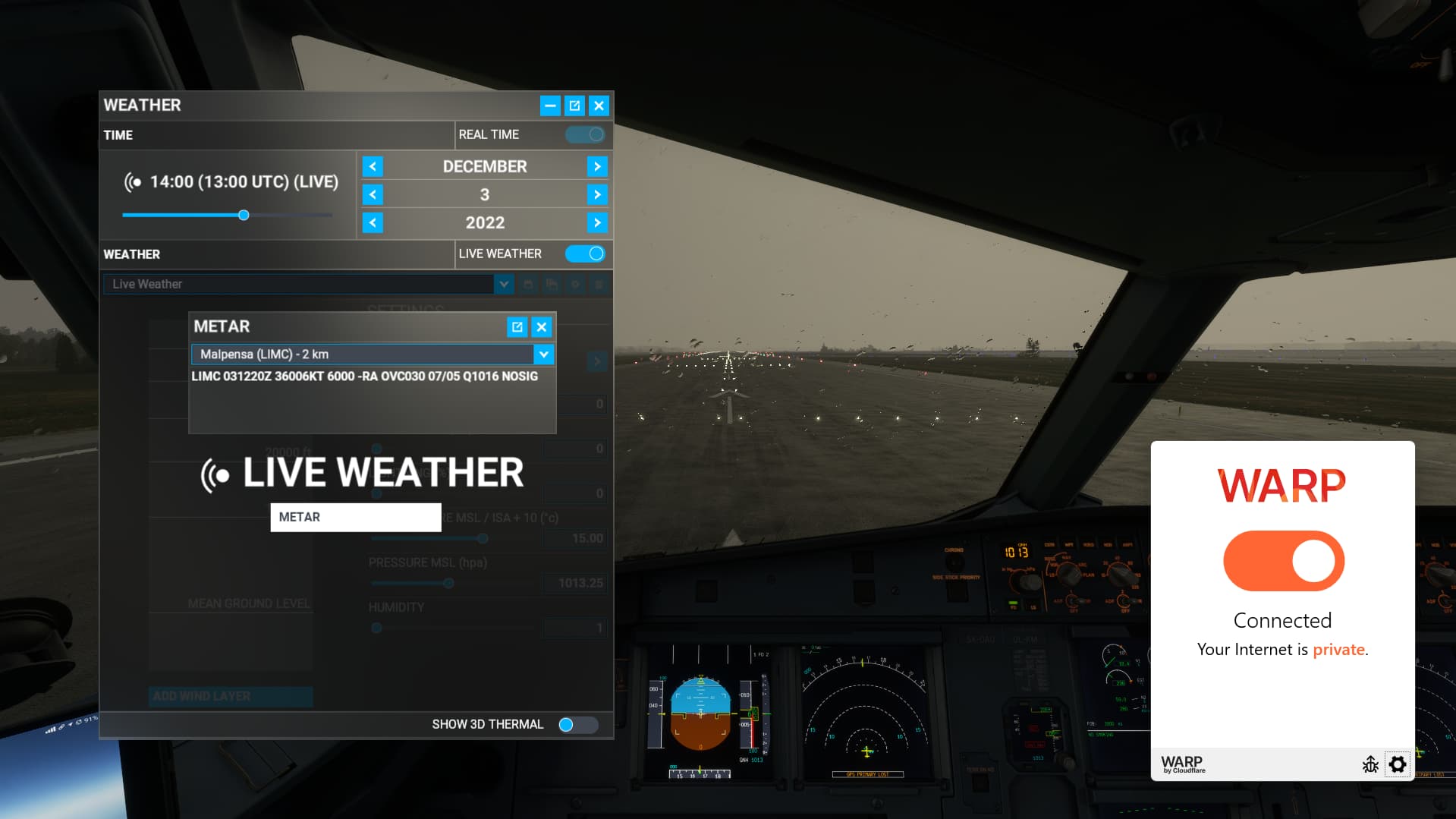Open WARP settings via the gear icon
The image size is (1456, 819).
point(1398,764)
